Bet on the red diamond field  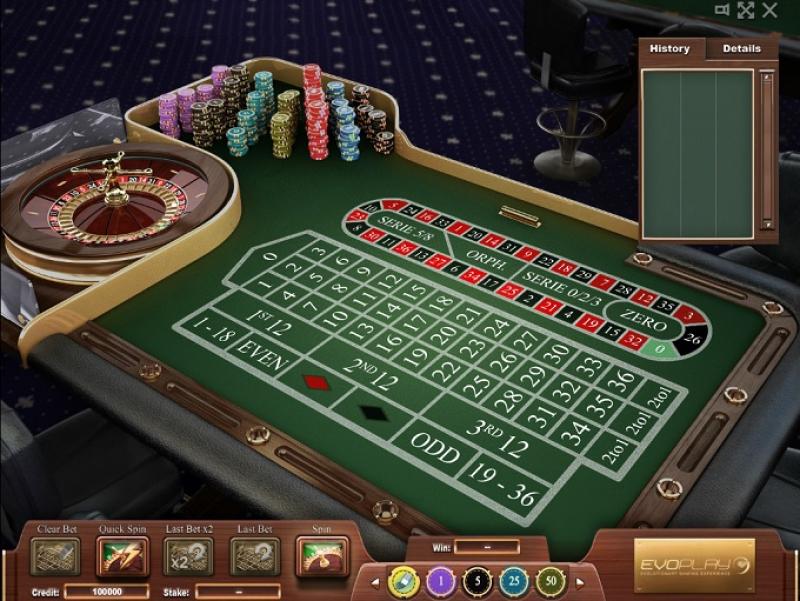[x=312, y=381]
